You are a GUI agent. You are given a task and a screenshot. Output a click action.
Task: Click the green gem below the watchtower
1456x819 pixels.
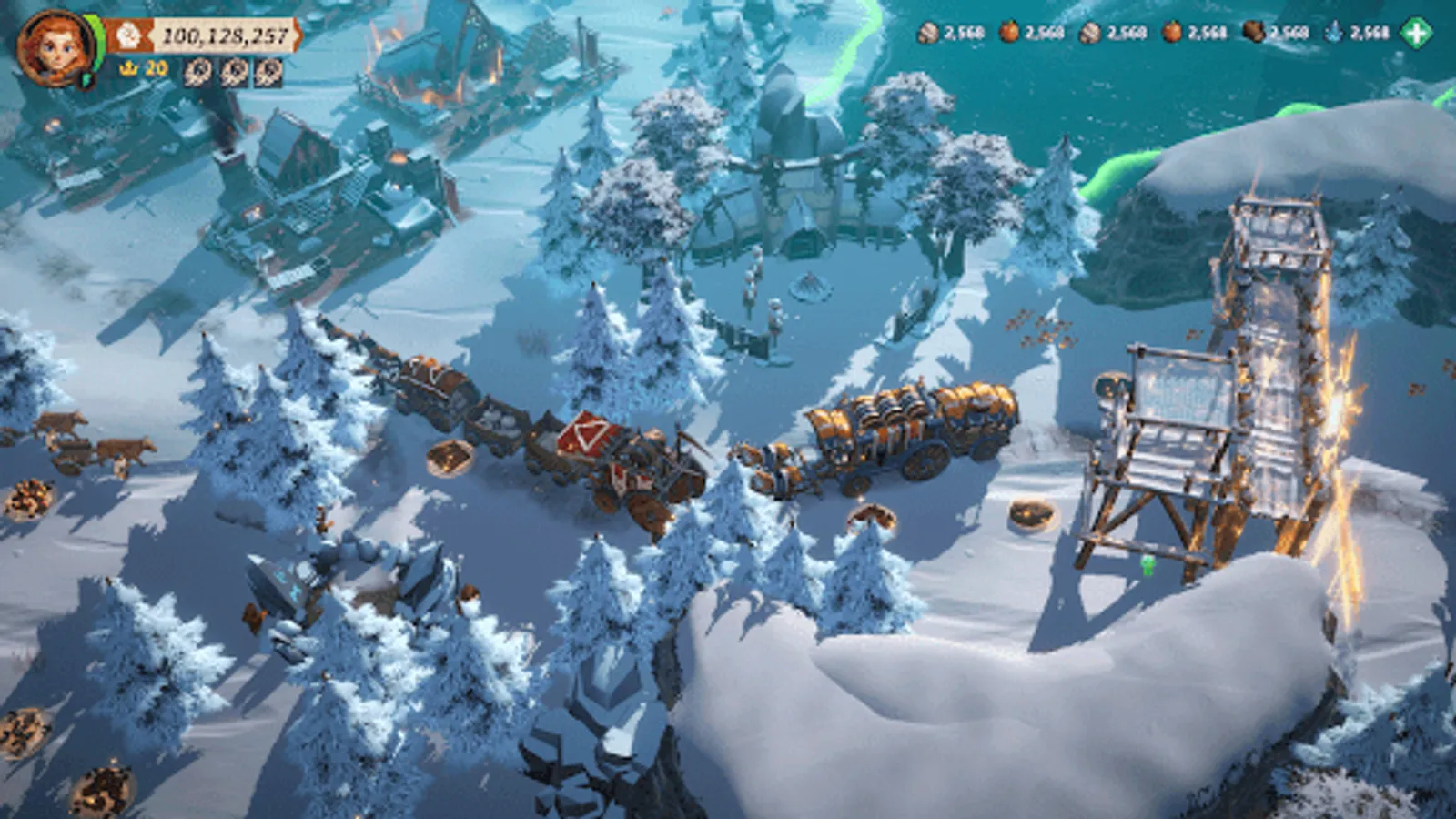point(1148,566)
